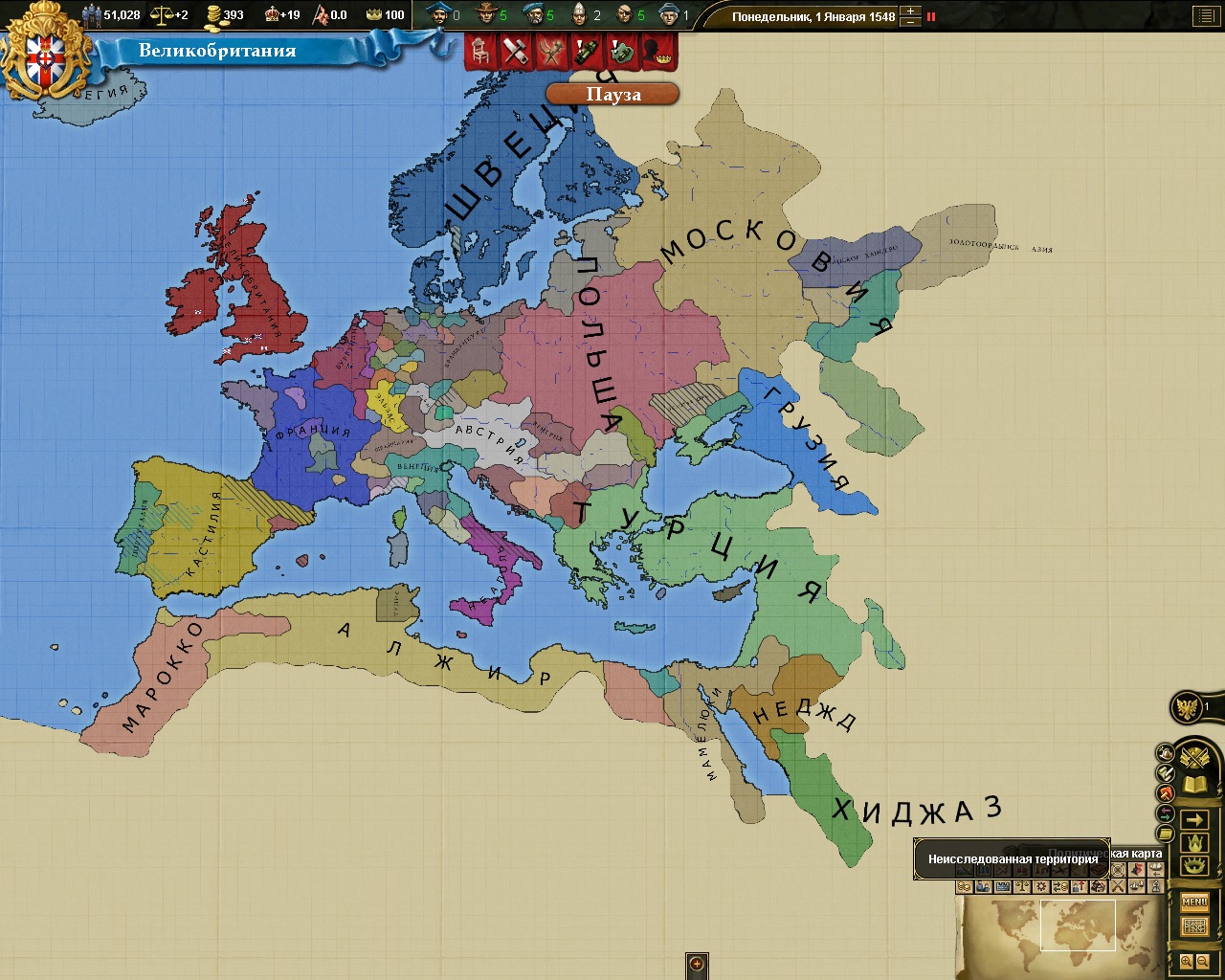
Task: Click the crossed swords military icon in right panel
Action: point(1195,756)
